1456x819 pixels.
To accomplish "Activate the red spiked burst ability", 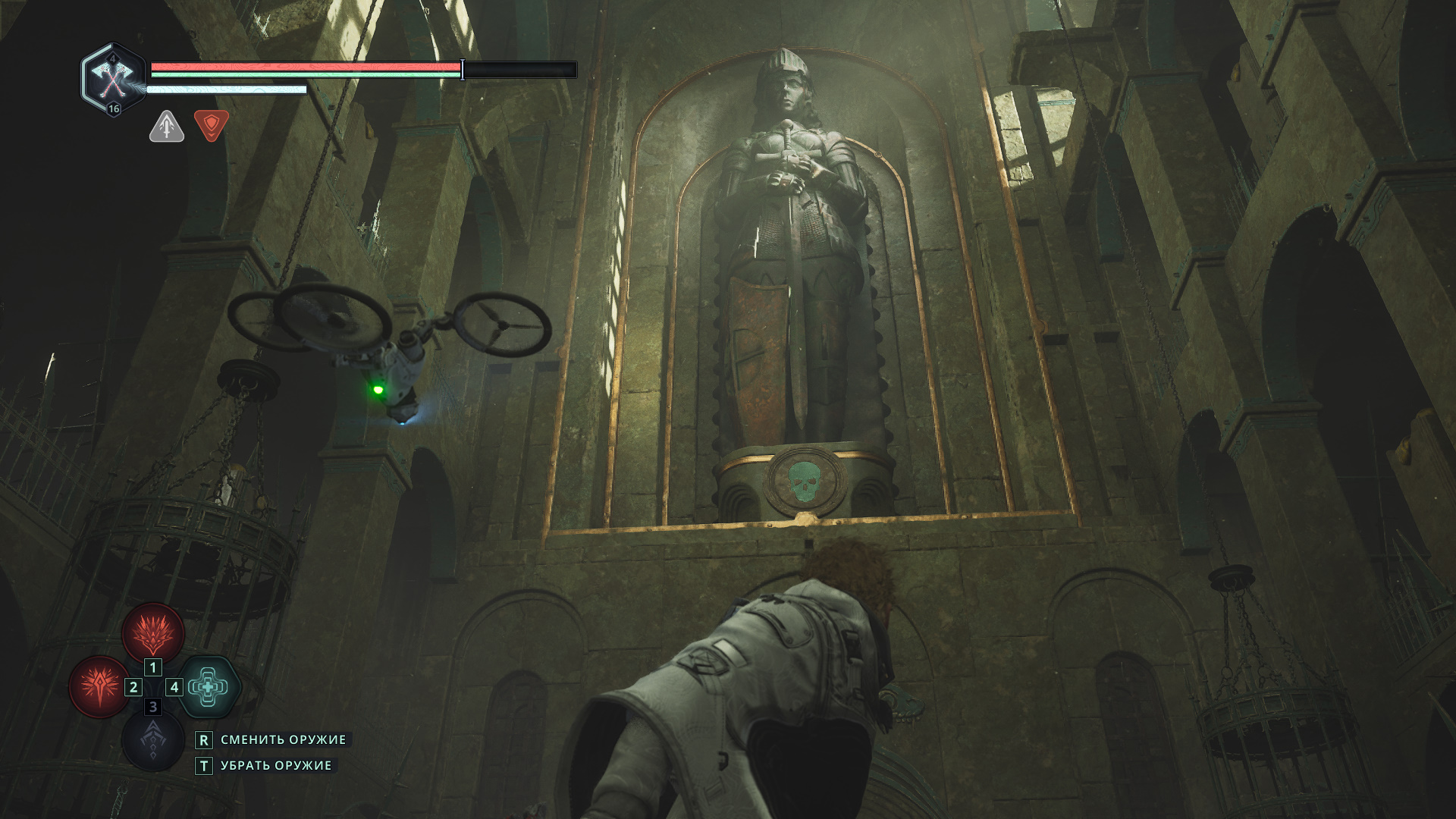I will [99, 686].
